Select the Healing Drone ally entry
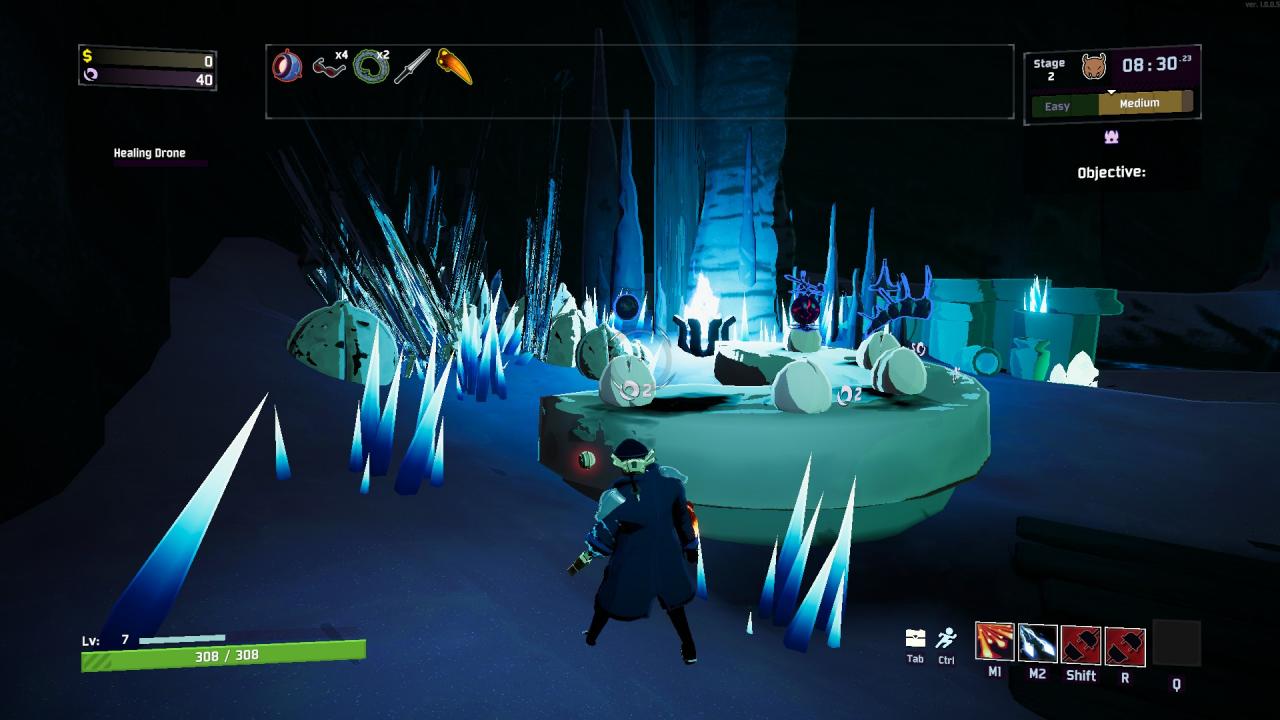The height and width of the screenshot is (720, 1280). click(149, 153)
